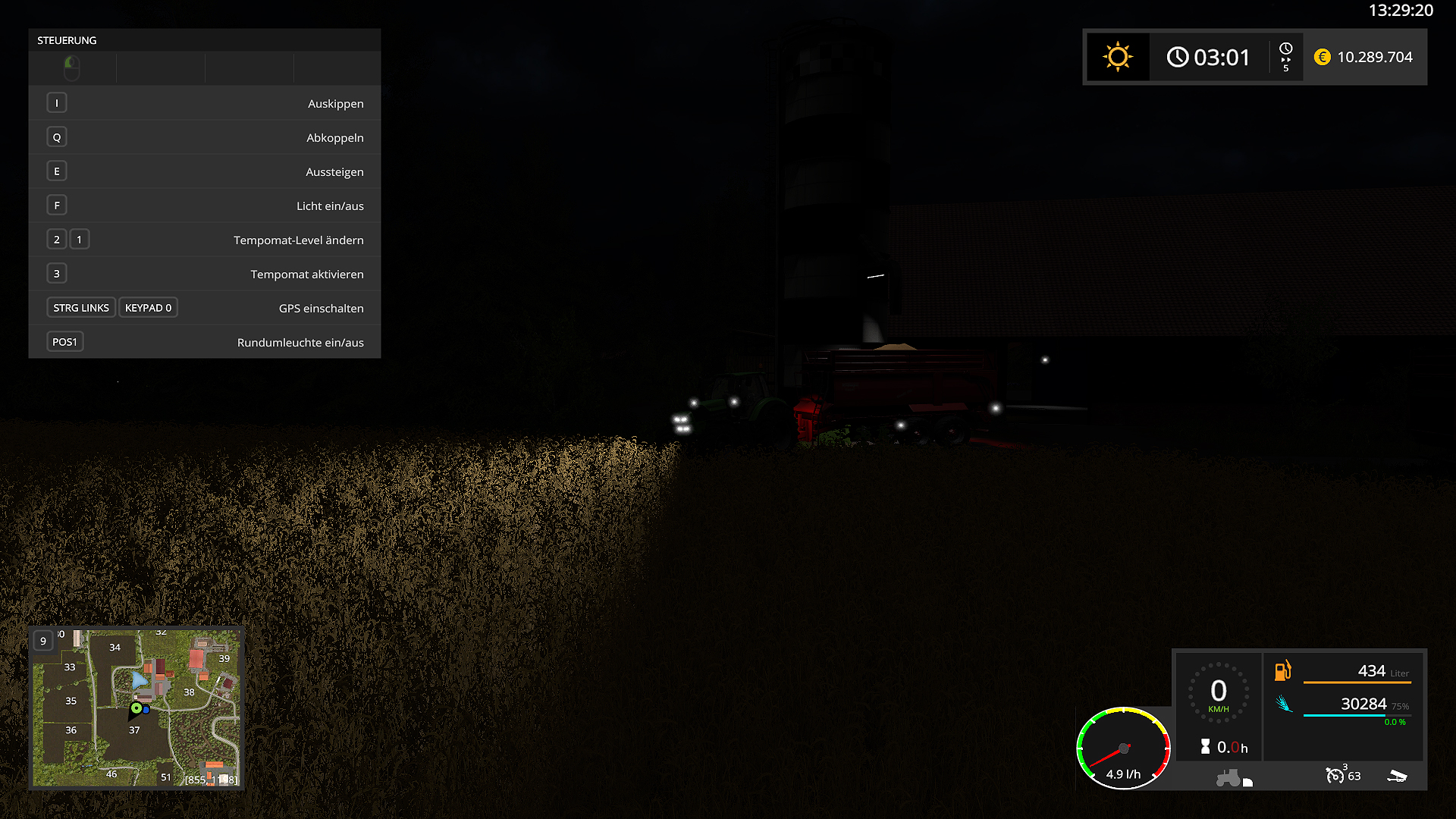The width and height of the screenshot is (1456, 819).
Task: Select field 34 on the minimap
Action: pyautogui.click(x=115, y=648)
